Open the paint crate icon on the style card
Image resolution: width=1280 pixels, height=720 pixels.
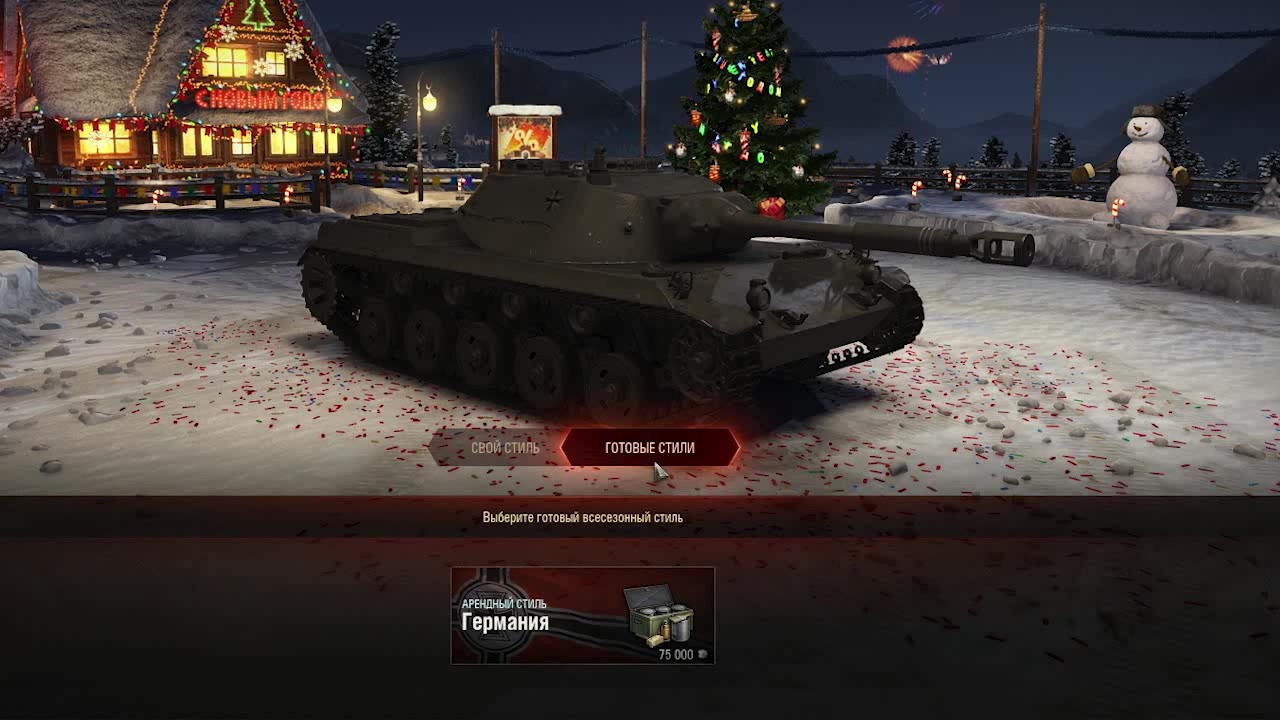coord(660,615)
